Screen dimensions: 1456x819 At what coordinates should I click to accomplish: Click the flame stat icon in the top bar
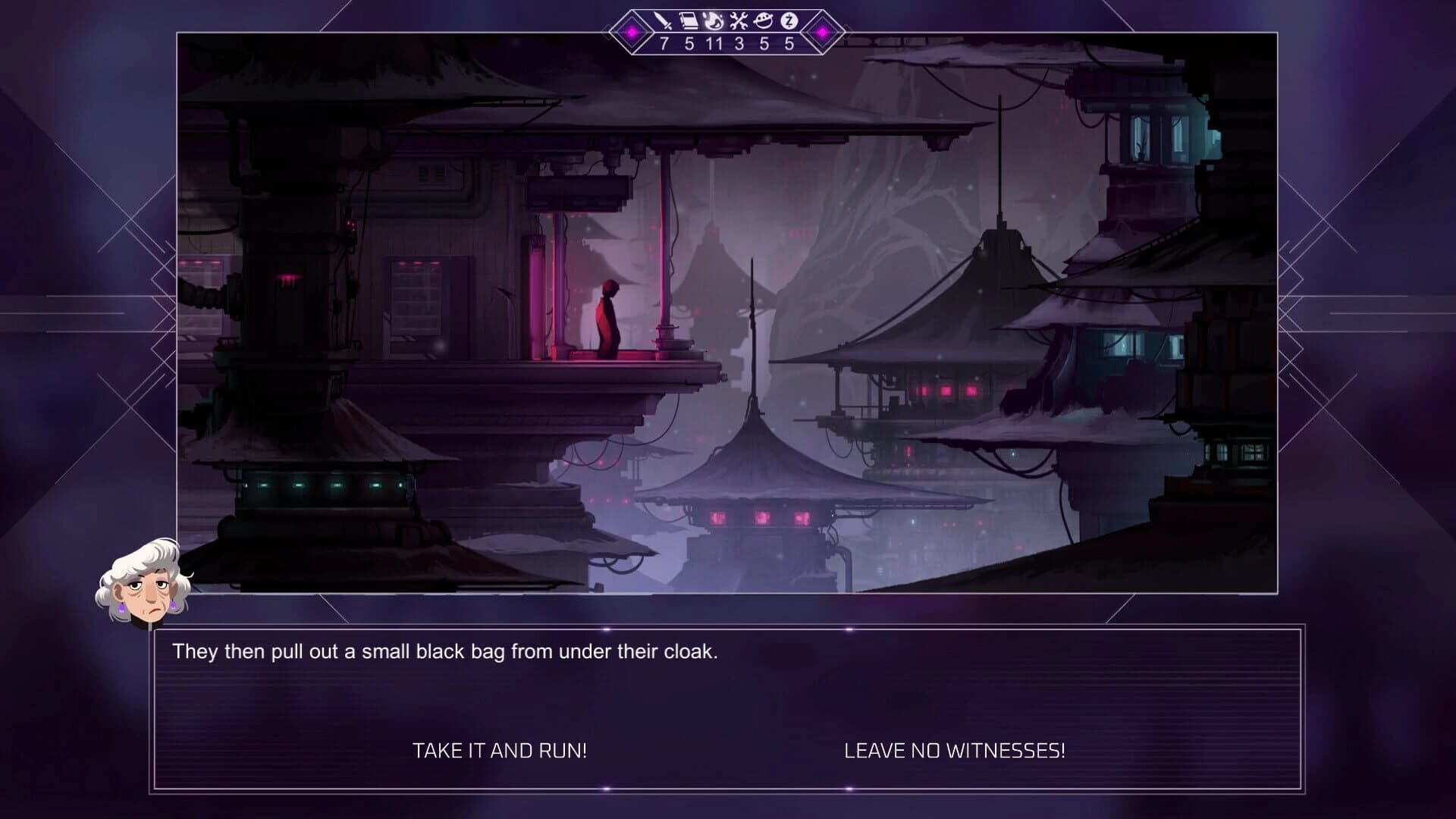[713, 20]
